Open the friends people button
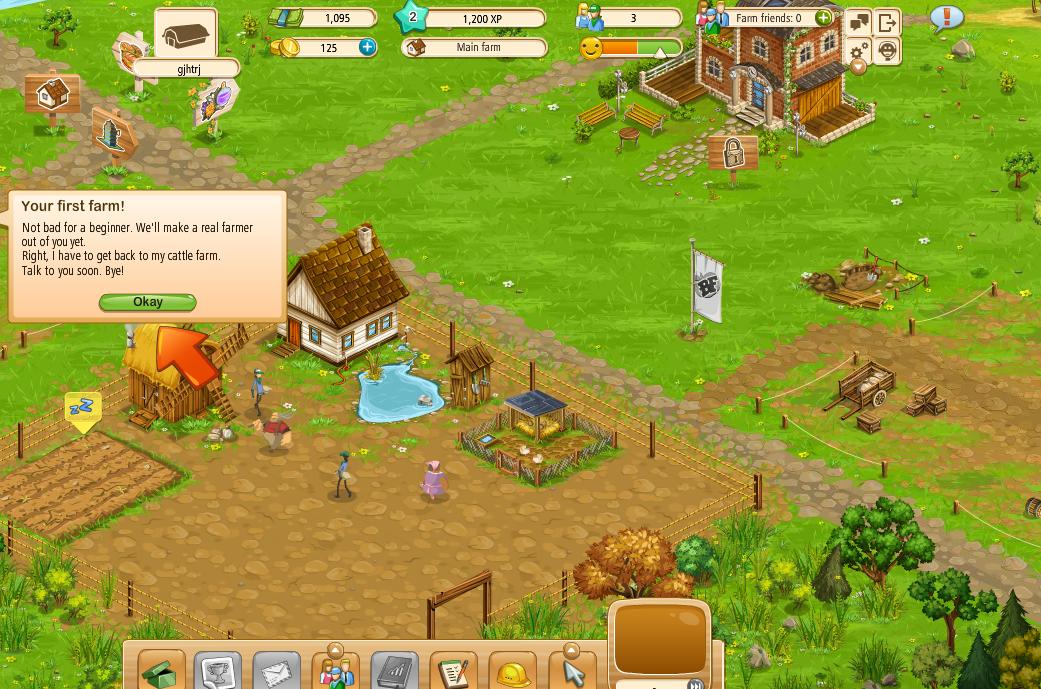This screenshot has width=1041, height=689. coord(335,671)
